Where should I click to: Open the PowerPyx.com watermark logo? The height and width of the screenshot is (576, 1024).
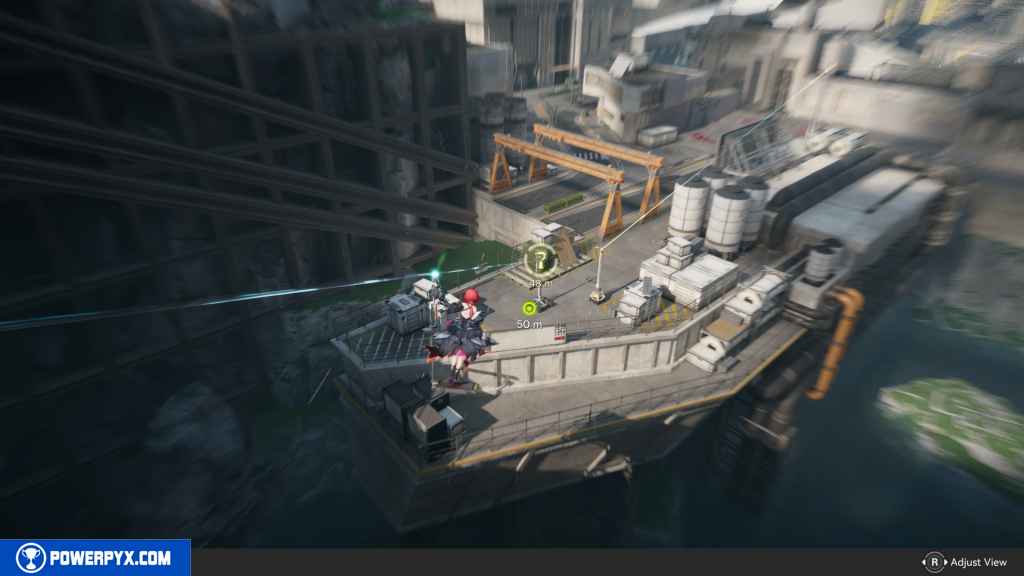[95, 558]
